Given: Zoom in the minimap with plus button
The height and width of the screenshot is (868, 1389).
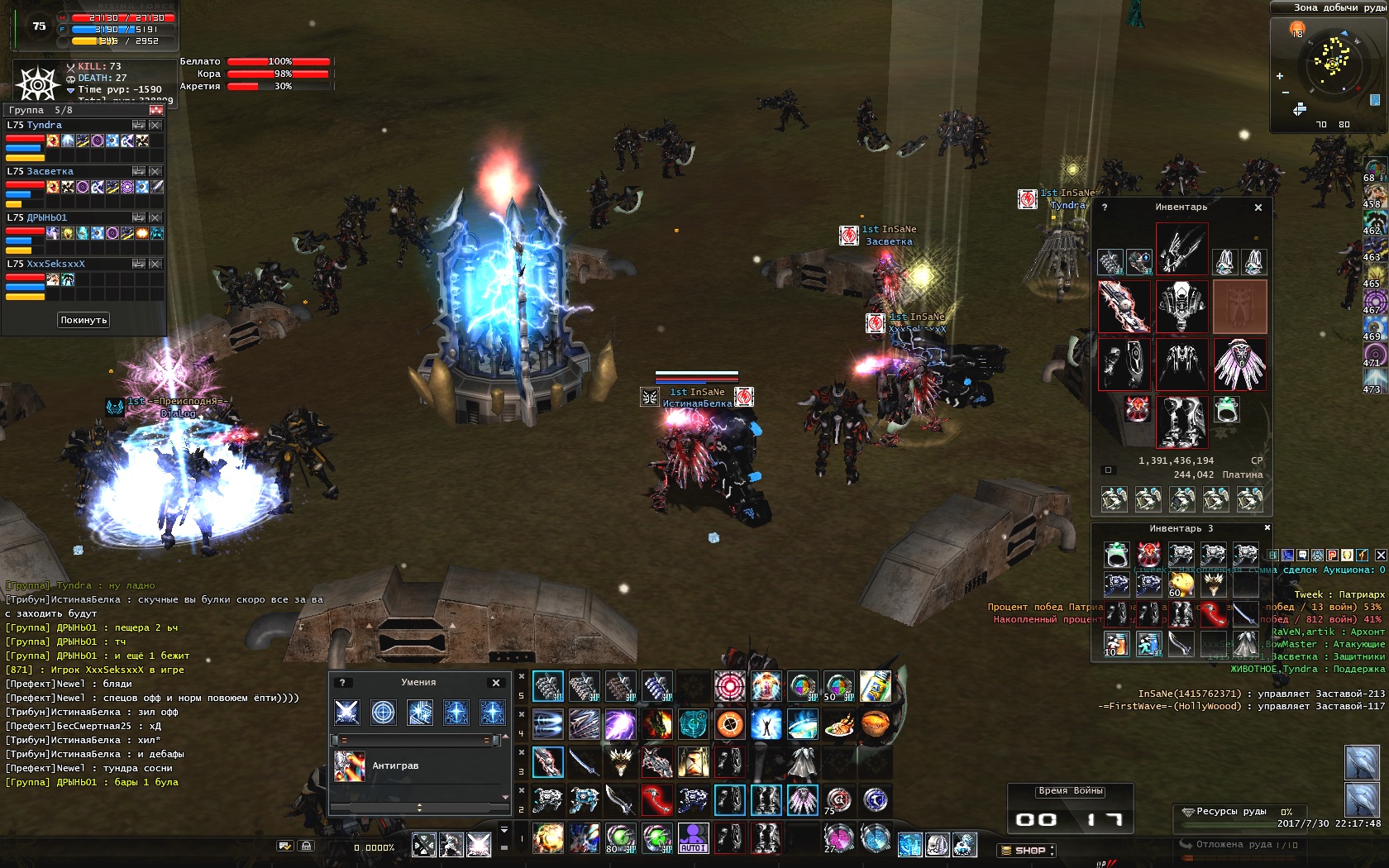Looking at the screenshot, I should pos(1280,76).
